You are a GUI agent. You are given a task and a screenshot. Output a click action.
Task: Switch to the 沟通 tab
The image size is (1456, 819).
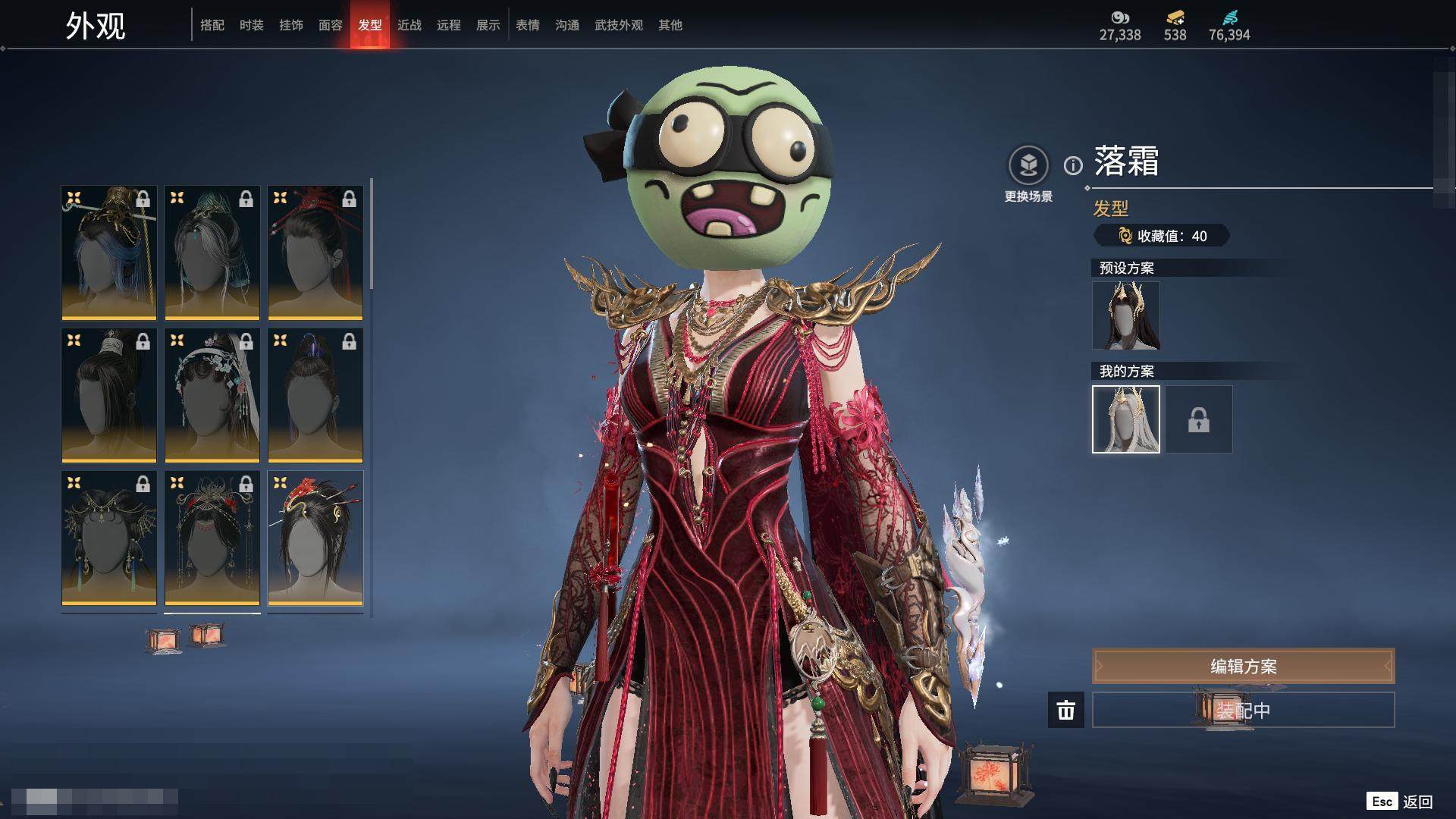567,25
